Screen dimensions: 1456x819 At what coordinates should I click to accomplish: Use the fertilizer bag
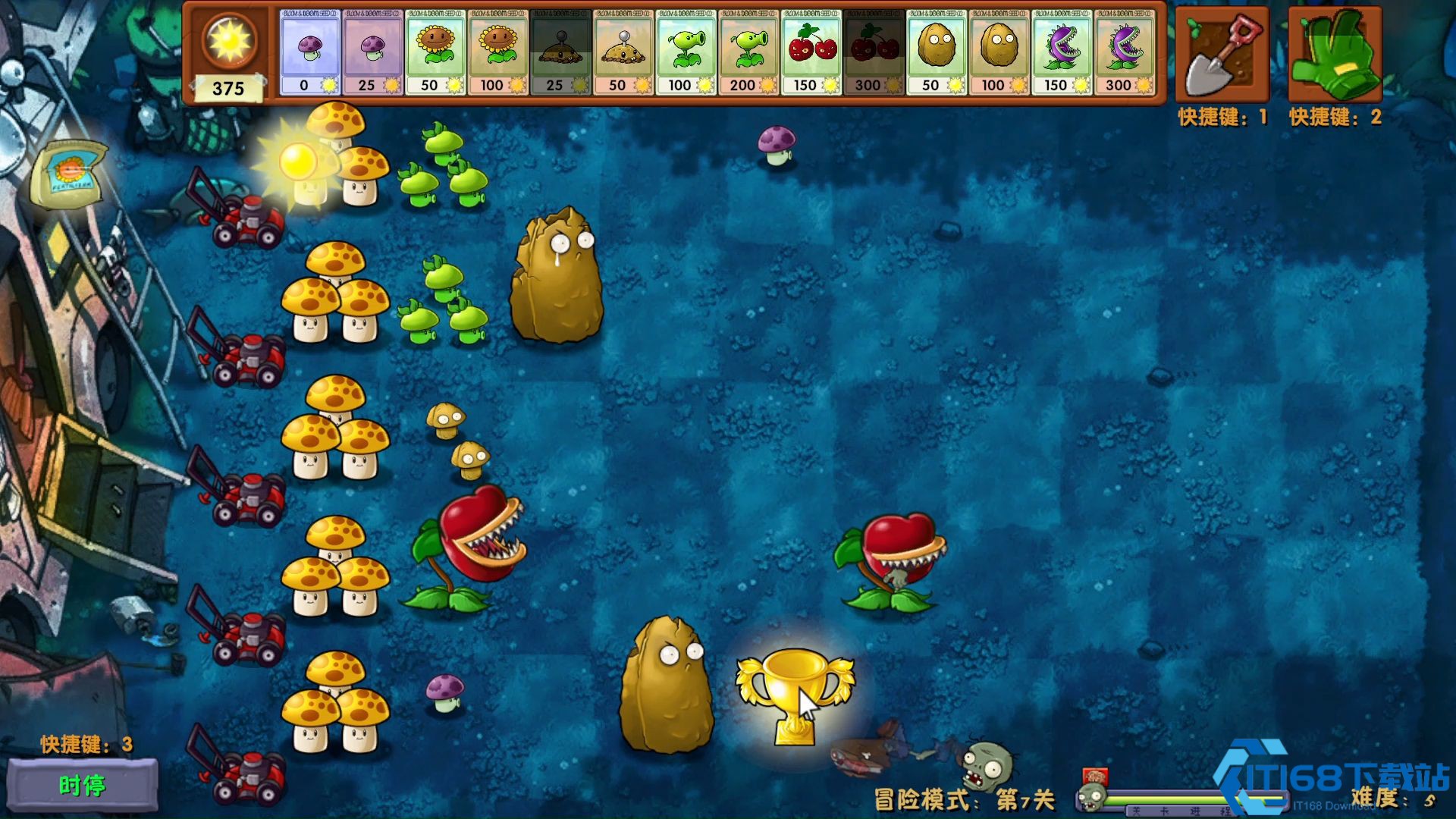click(x=69, y=174)
